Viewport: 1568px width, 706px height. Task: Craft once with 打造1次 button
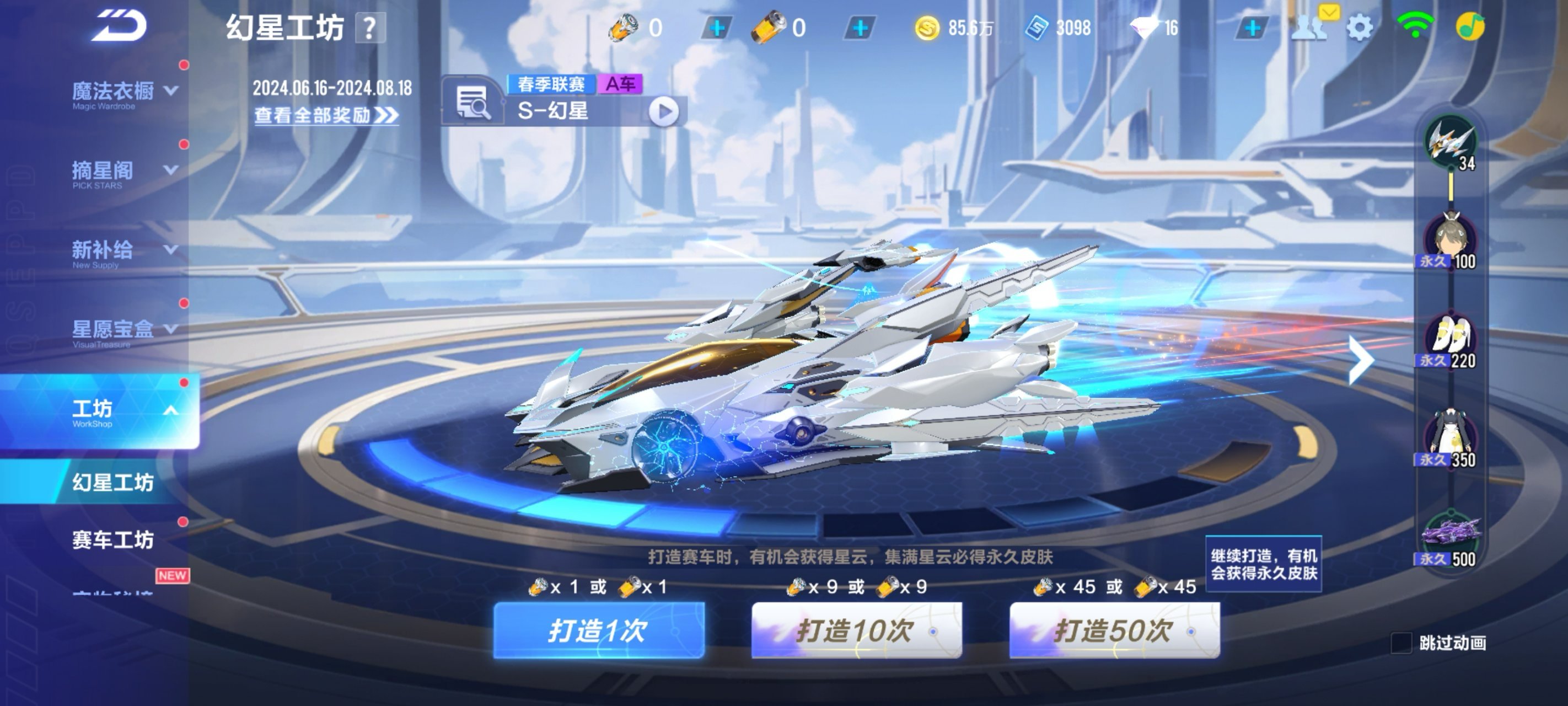598,630
